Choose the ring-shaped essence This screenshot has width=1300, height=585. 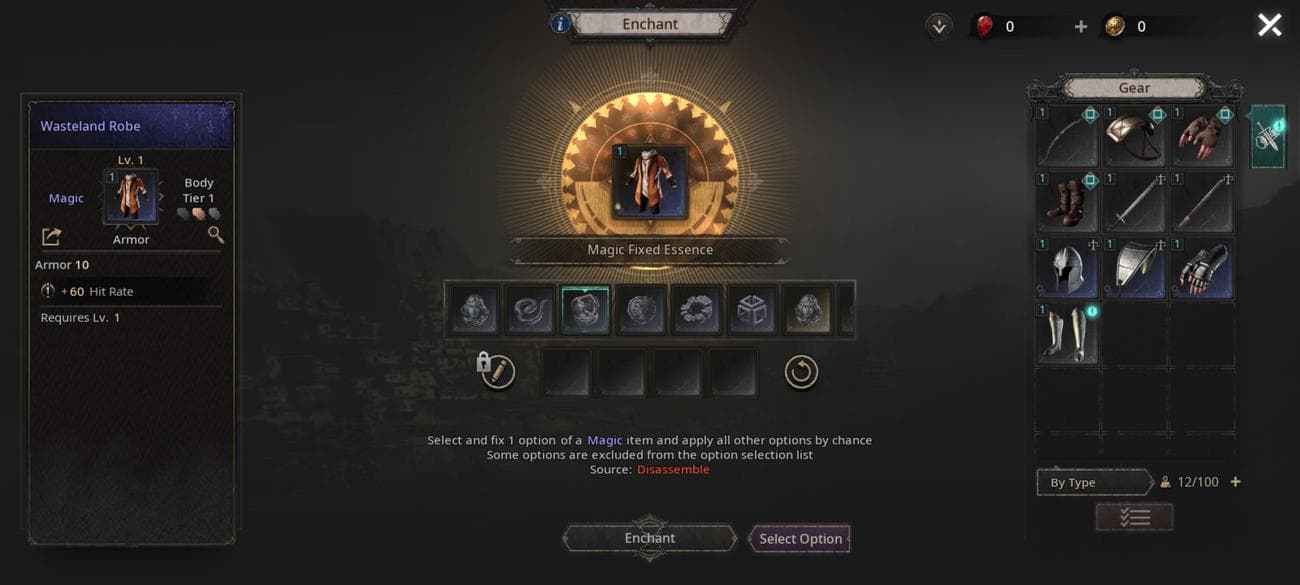pyautogui.click(x=695, y=309)
